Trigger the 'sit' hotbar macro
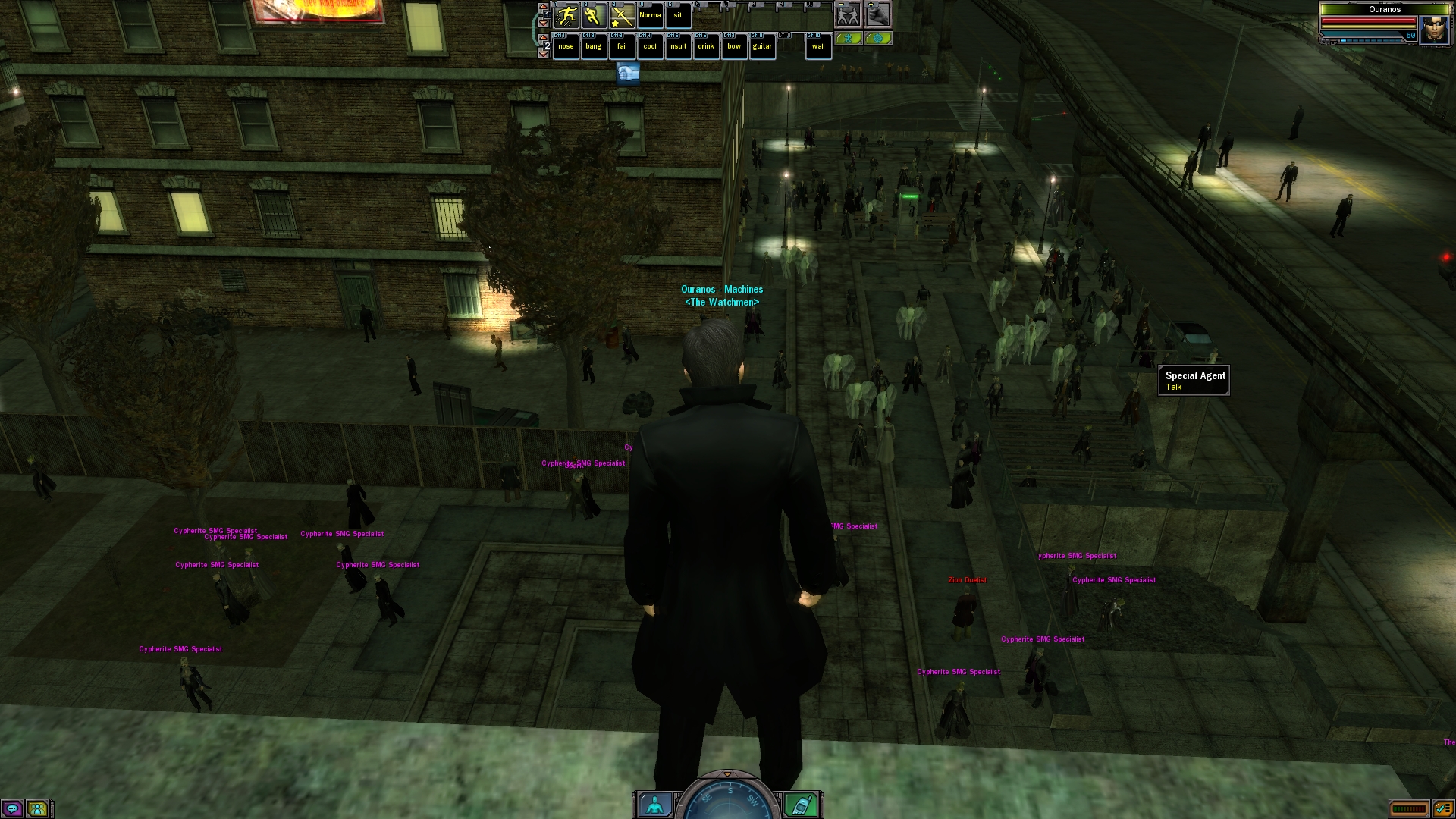The width and height of the screenshot is (1456, 819). point(678,15)
